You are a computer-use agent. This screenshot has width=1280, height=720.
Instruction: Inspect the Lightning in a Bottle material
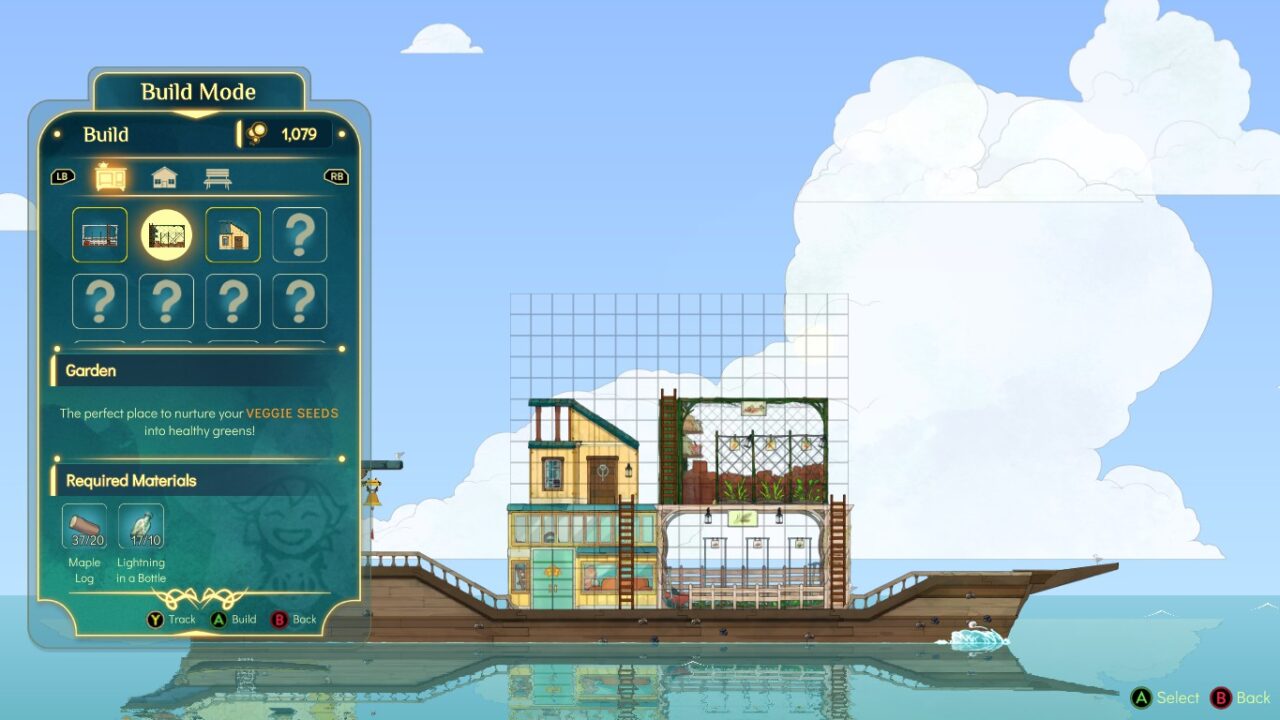coord(141,527)
